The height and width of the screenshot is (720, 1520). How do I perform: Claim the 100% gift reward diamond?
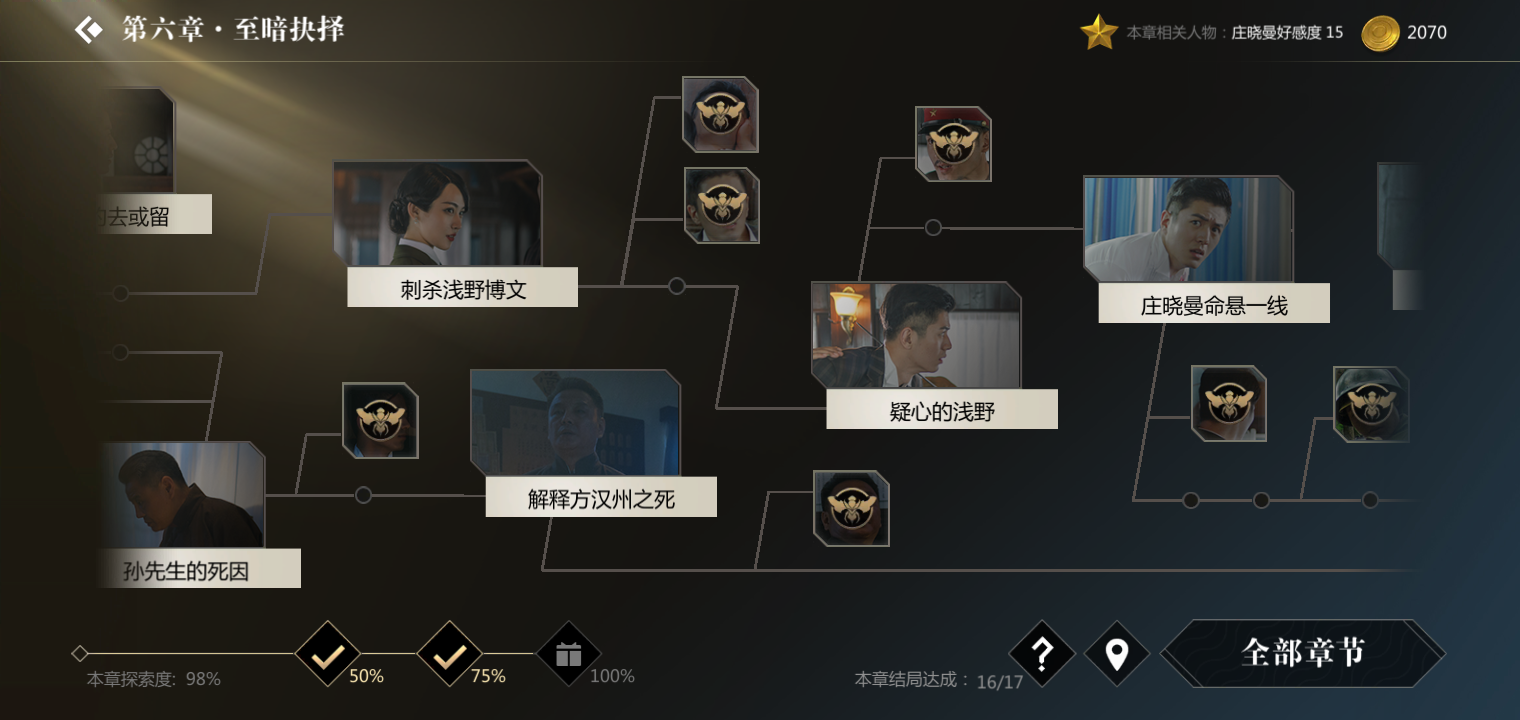(x=568, y=655)
